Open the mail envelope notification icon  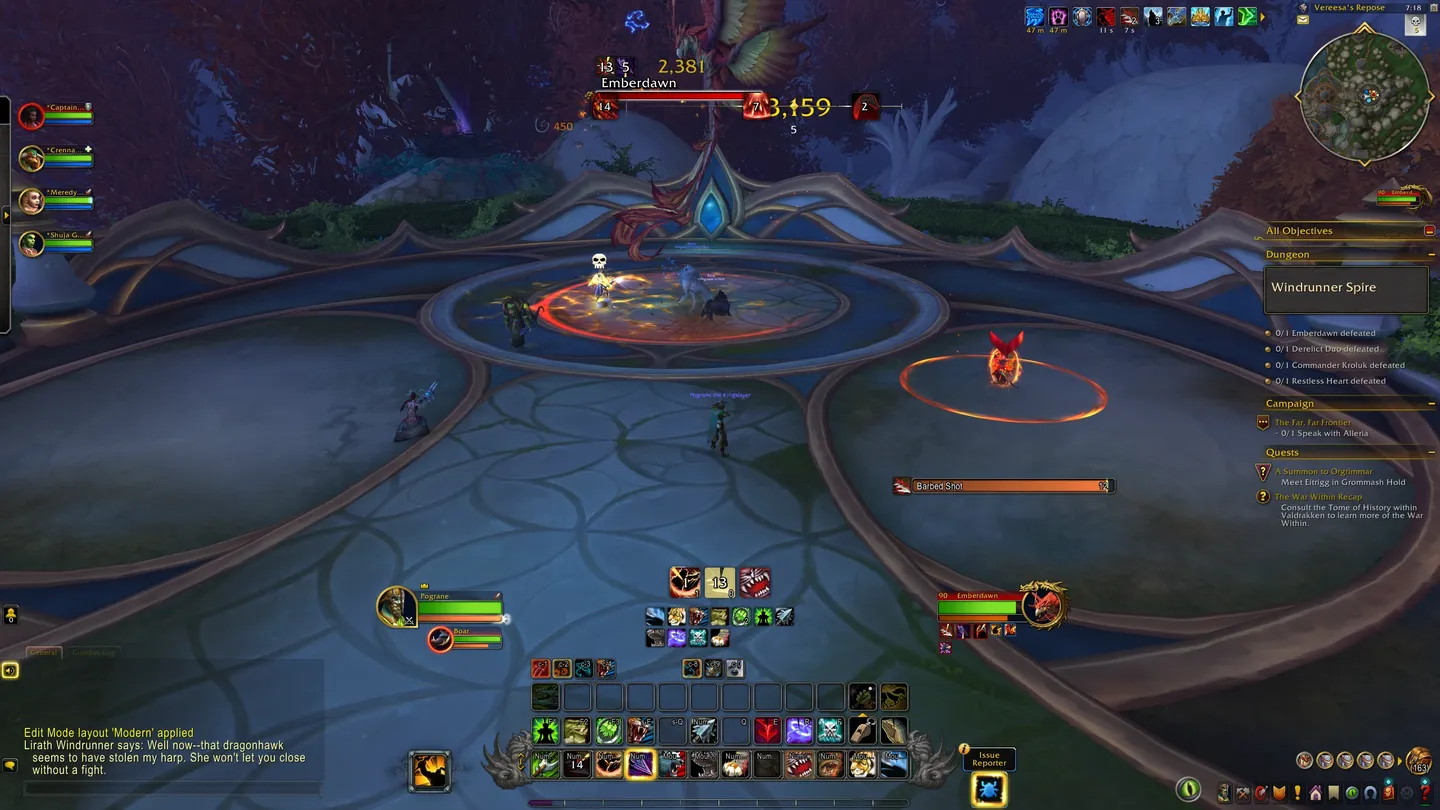click(x=1303, y=19)
